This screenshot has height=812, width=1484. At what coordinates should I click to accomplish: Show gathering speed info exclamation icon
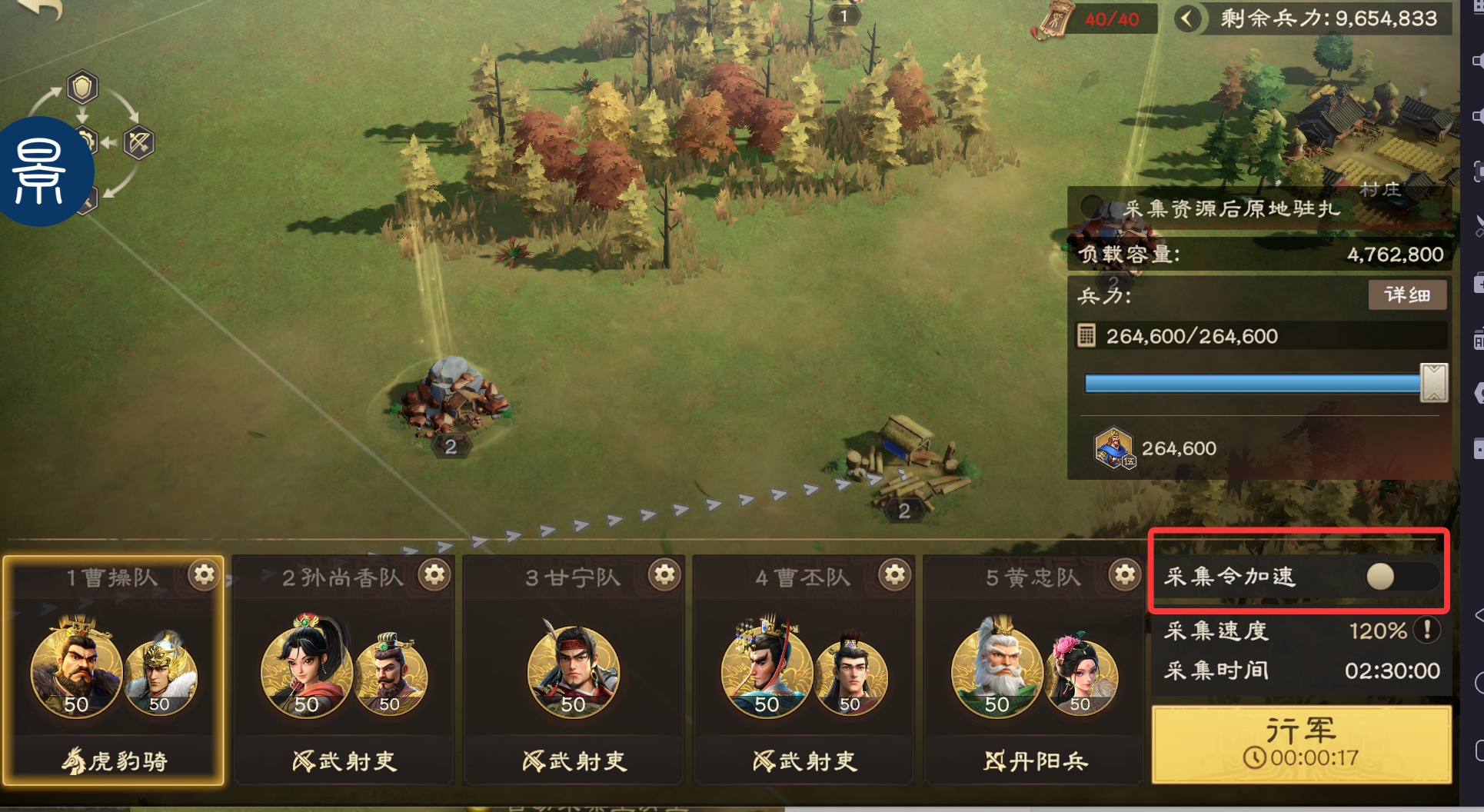coord(1427,631)
